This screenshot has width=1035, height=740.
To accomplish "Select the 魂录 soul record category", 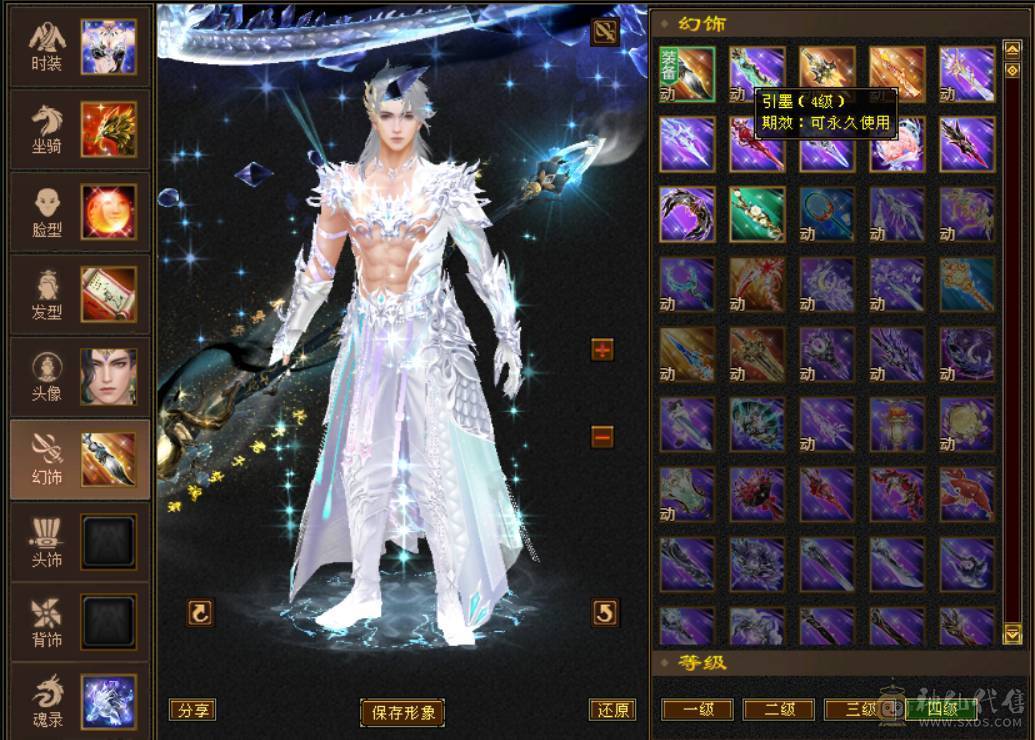I will point(78,701).
